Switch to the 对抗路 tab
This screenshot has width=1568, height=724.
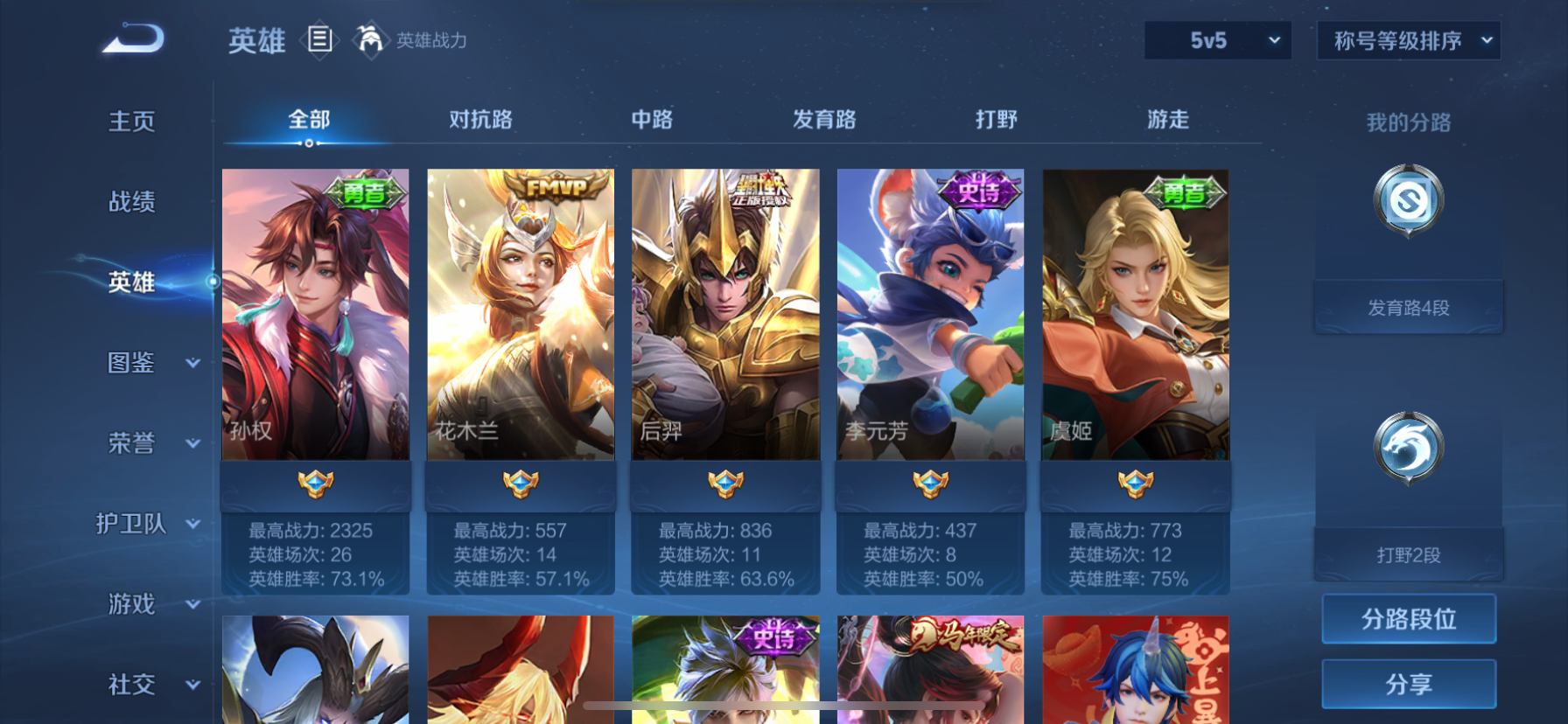click(x=478, y=119)
